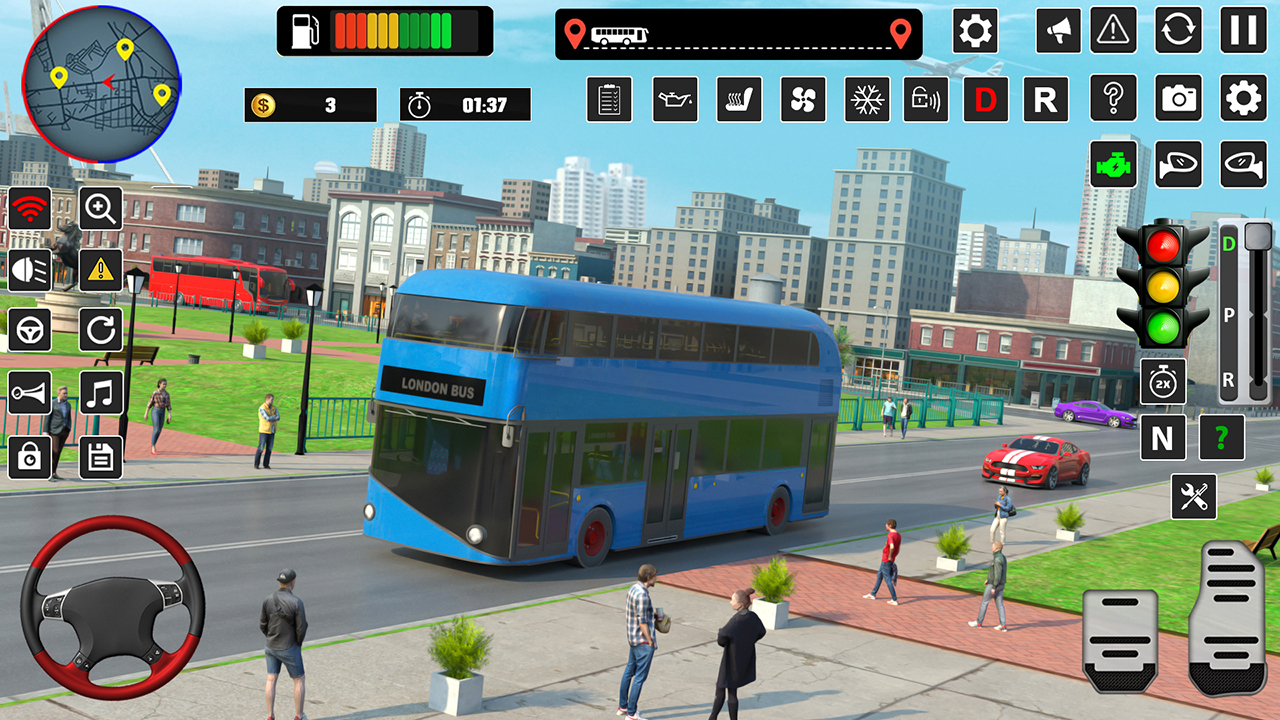This screenshot has height=720, width=1280.
Task: Open the circular city minimap
Action: [101, 84]
